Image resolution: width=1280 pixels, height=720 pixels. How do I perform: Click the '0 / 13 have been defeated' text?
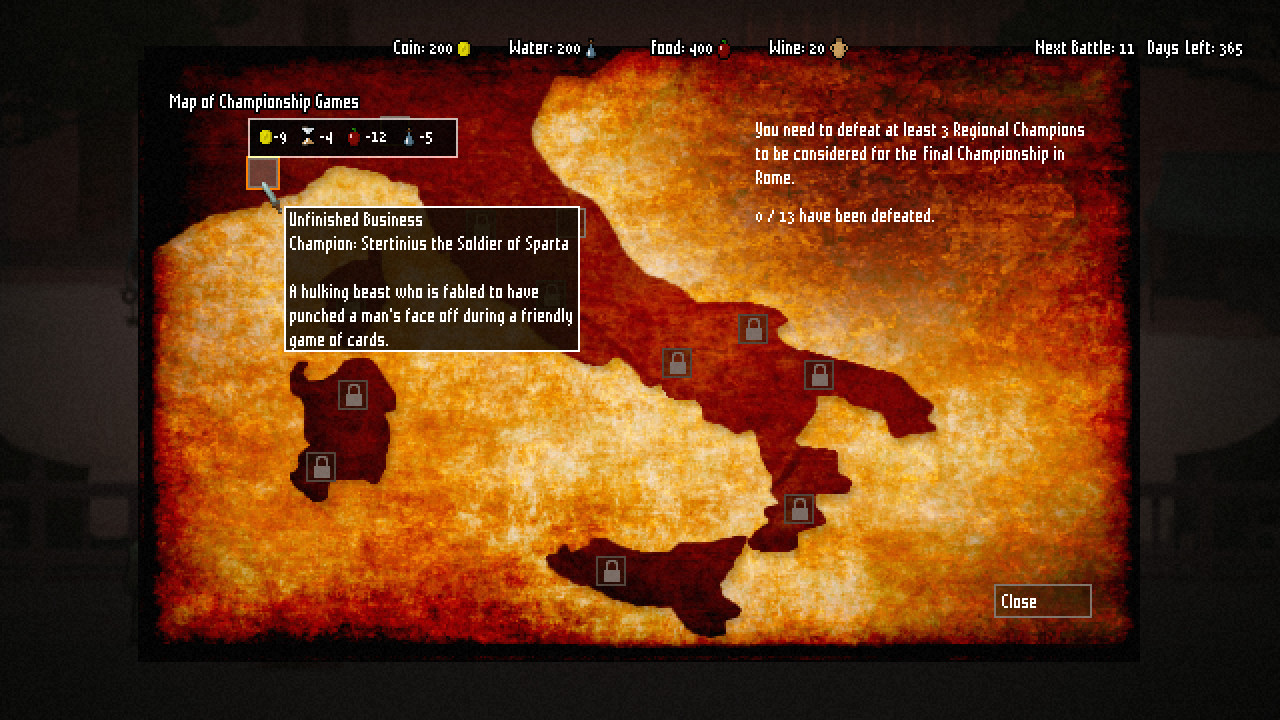tap(843, 216)
